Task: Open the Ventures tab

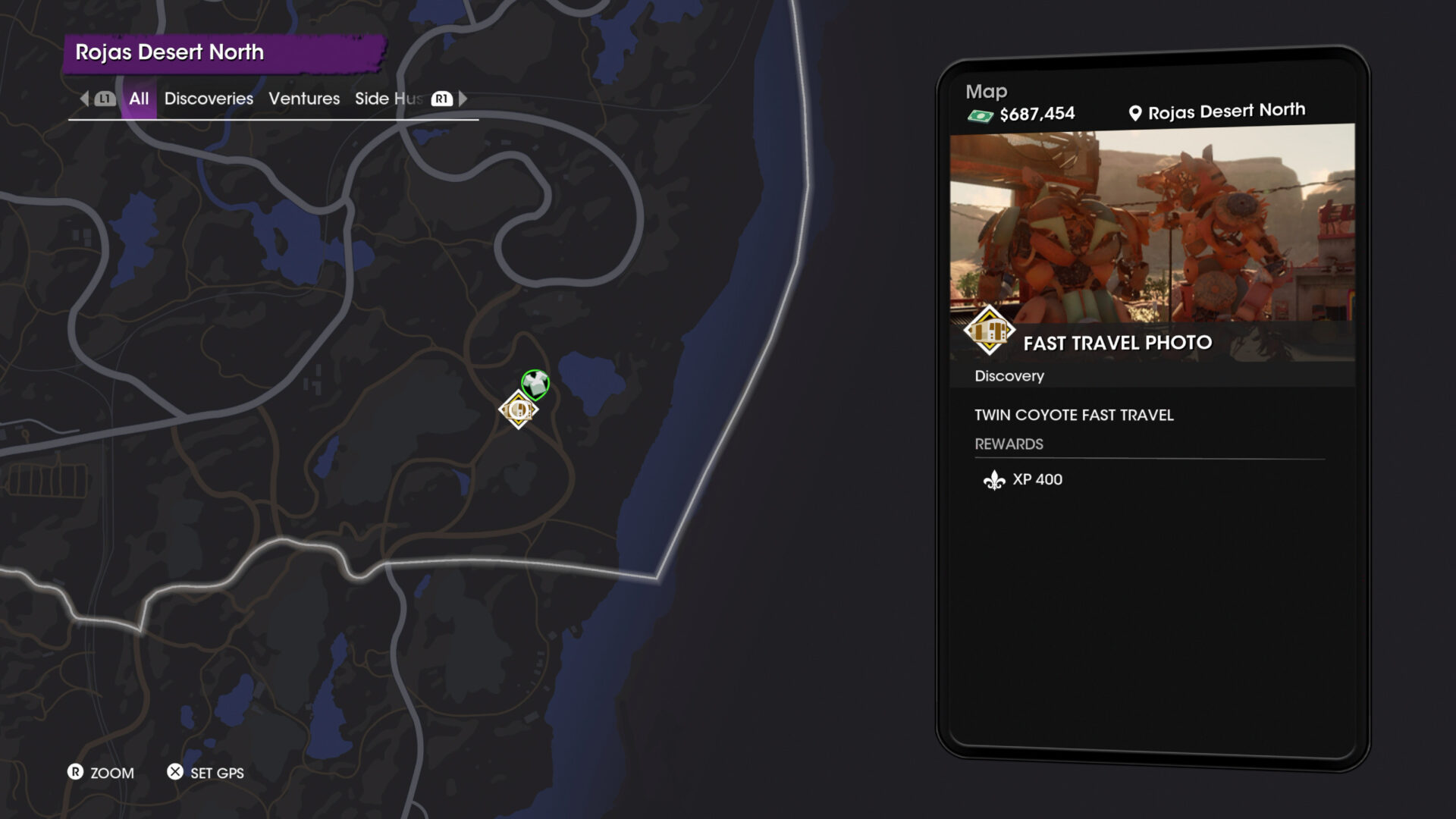Action: pyautogui.click(x=303, y=99)
